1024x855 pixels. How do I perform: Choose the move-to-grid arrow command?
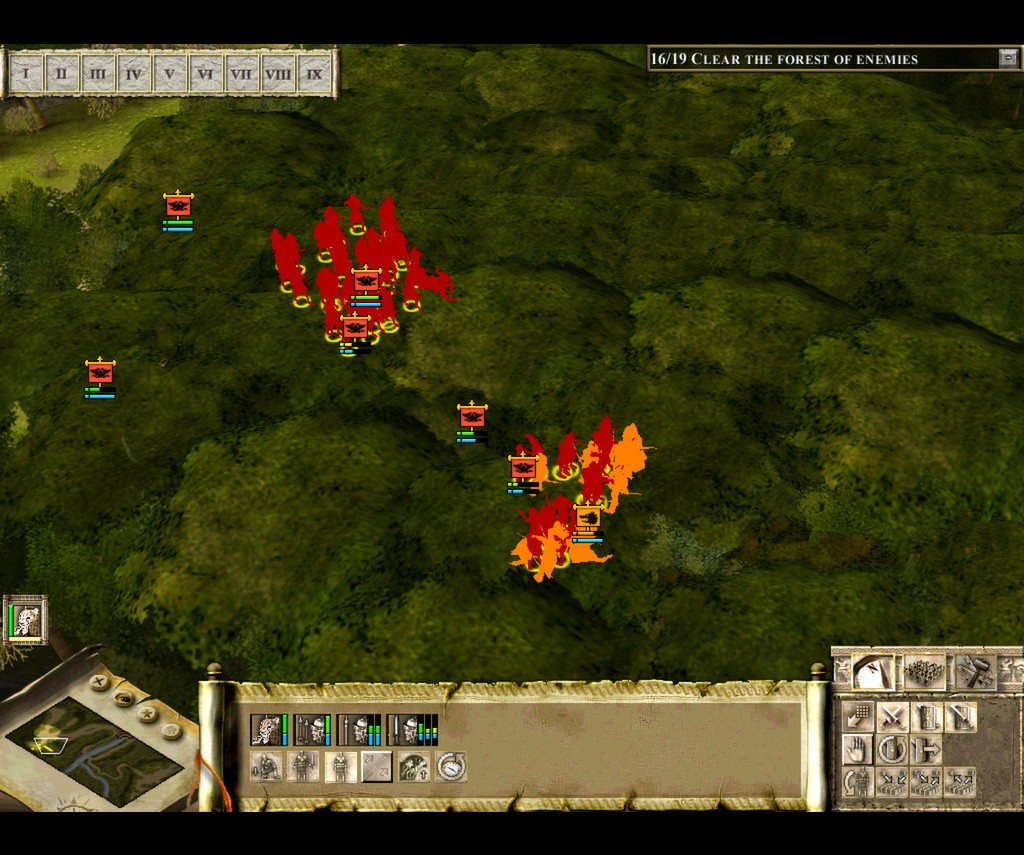pyautogui.click(x=857, y=716)
